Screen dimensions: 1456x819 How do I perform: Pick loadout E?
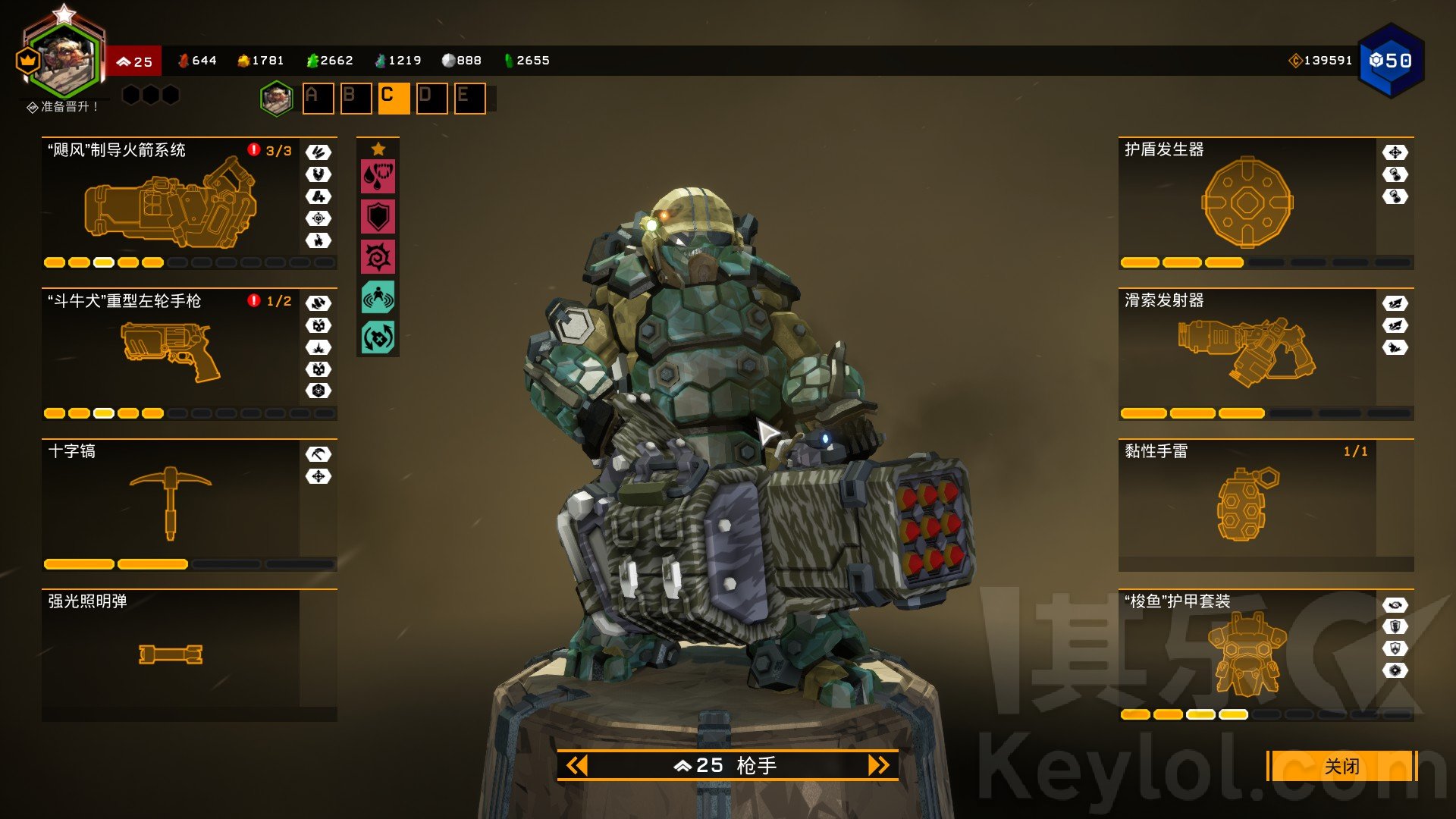[x=469, y=98]
